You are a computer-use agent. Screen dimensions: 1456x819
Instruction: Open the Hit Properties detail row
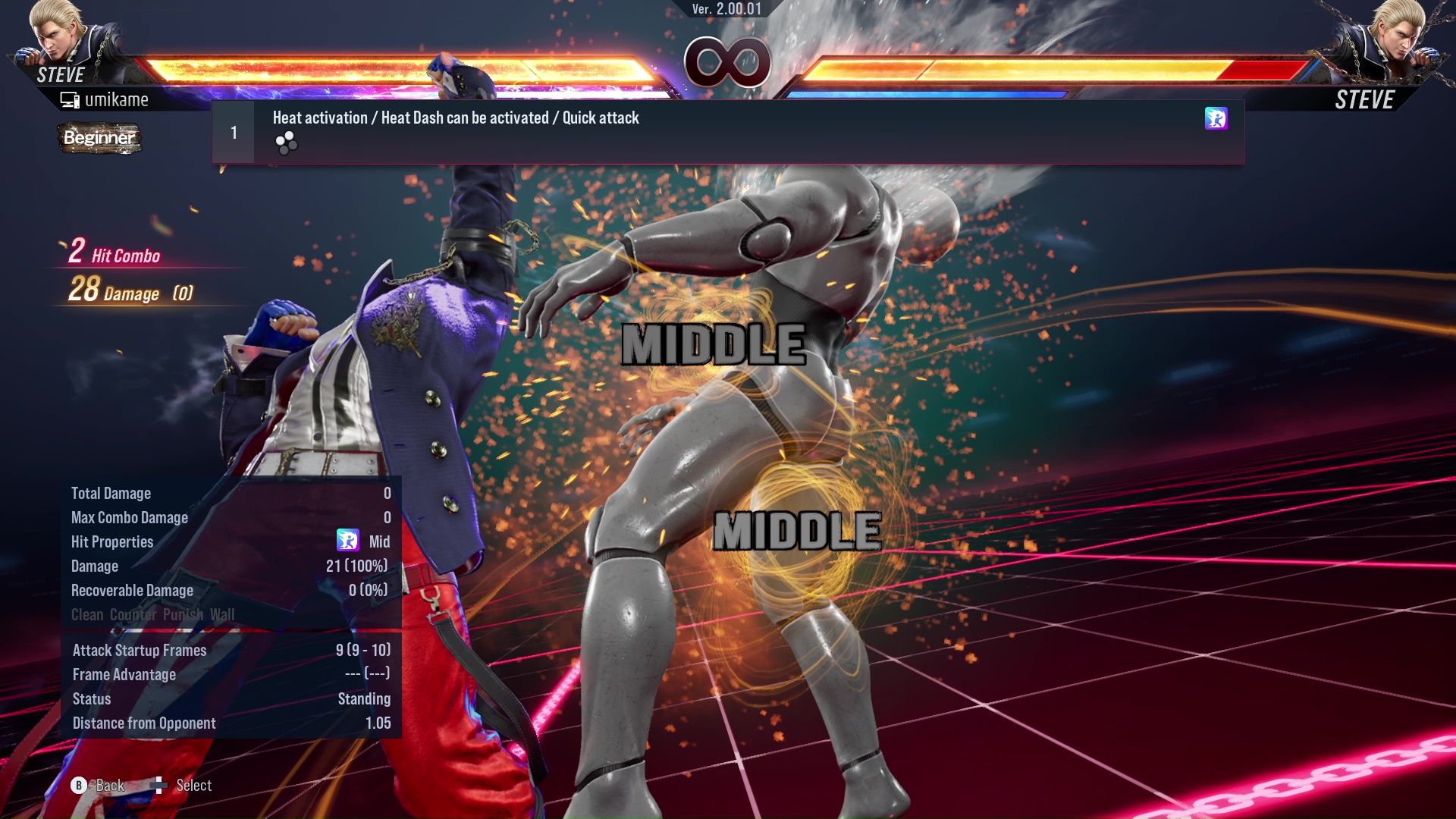[x=112, y=541]
